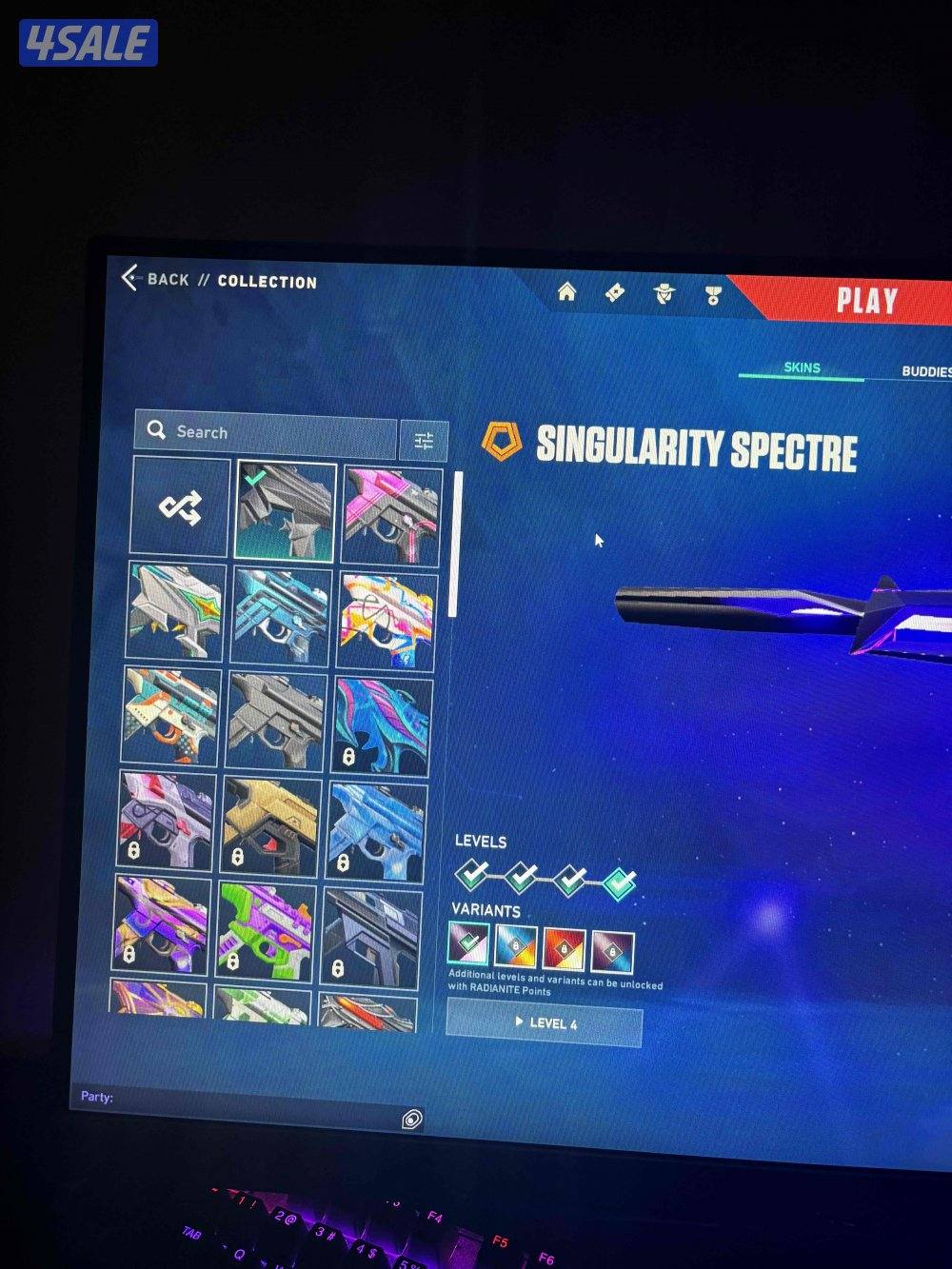This screenshot has width=952, height=1269.
Task: Play the Level 4 preview video
Action: click(544, 1023)
